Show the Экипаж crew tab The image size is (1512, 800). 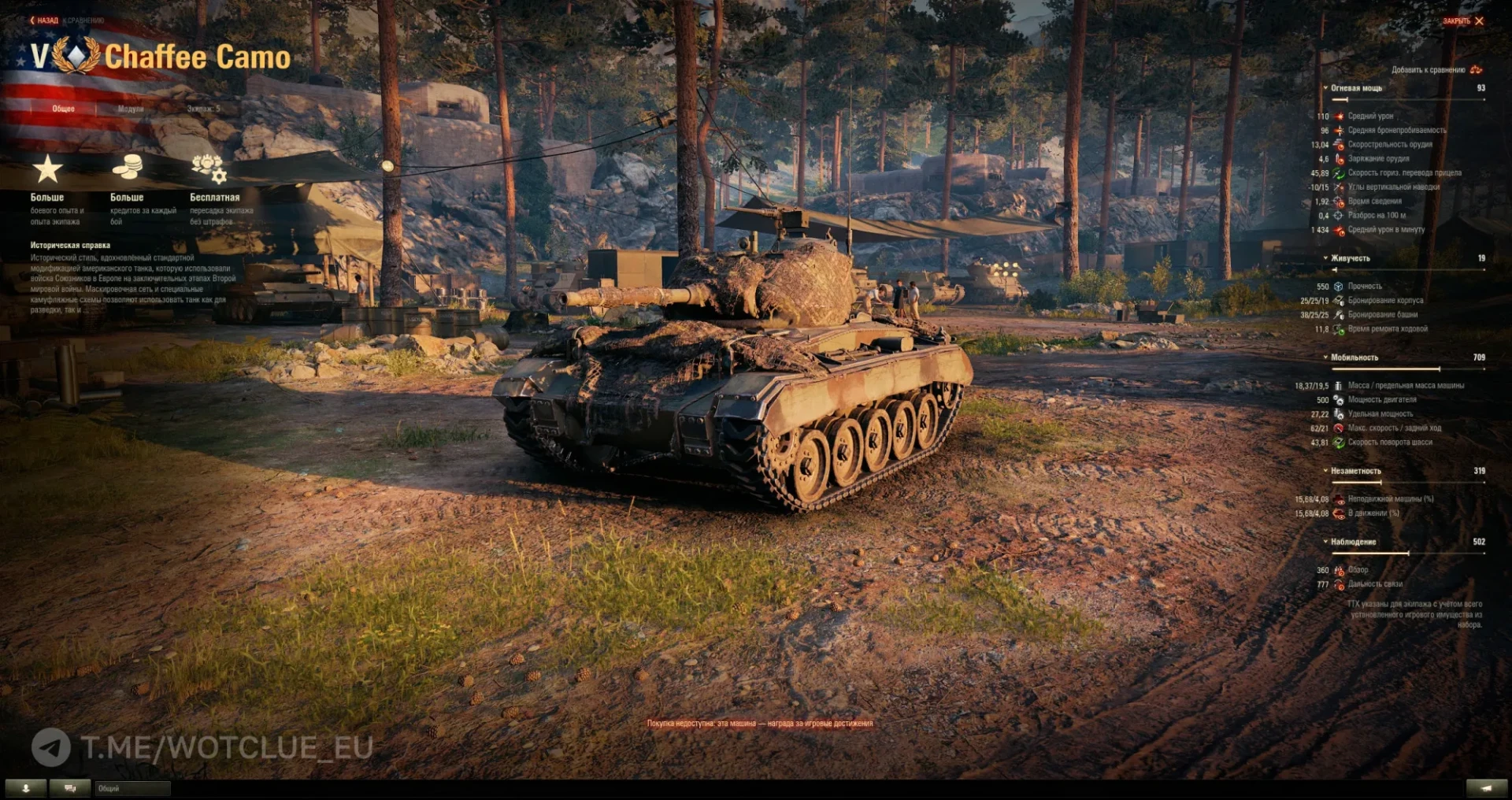[203, 109]
